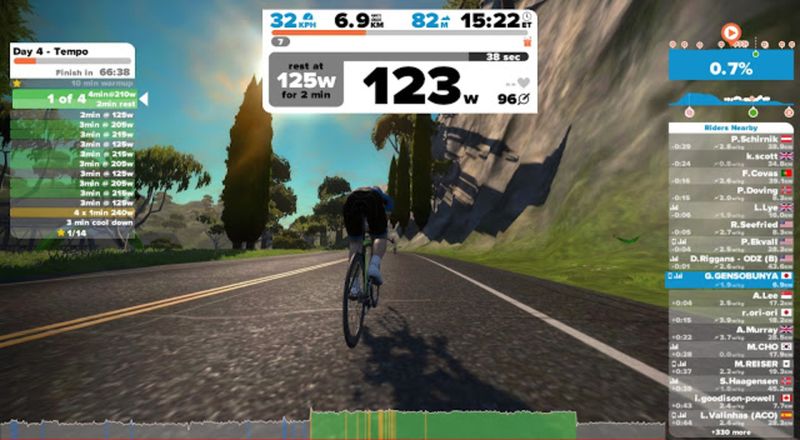Select A.Murray in the rider list
Screen dimensions: 800x440
pyautogui.click(x=730, y=333)
